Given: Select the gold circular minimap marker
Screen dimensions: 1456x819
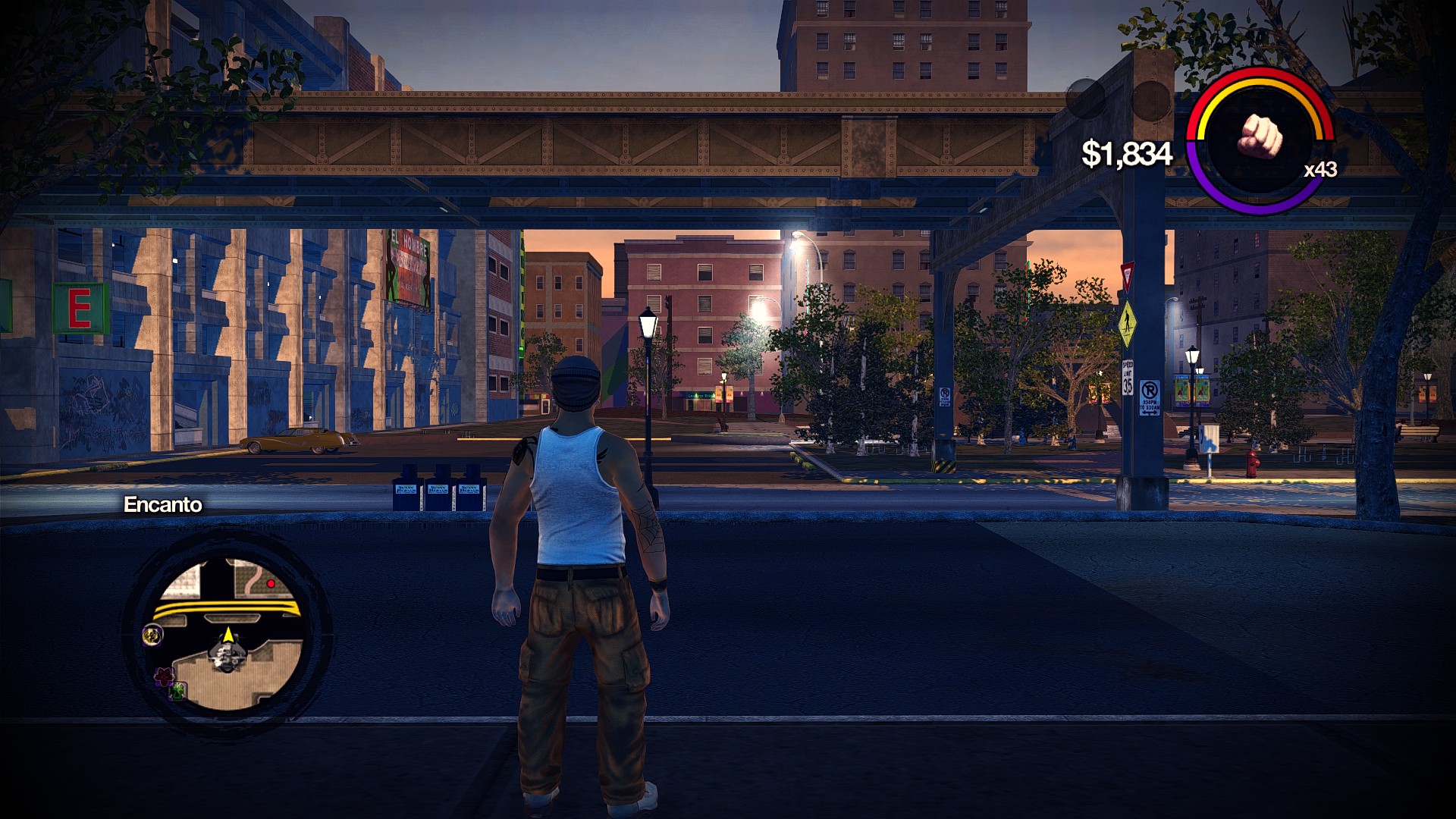Looking at the screenshot, I should point(152,635).
